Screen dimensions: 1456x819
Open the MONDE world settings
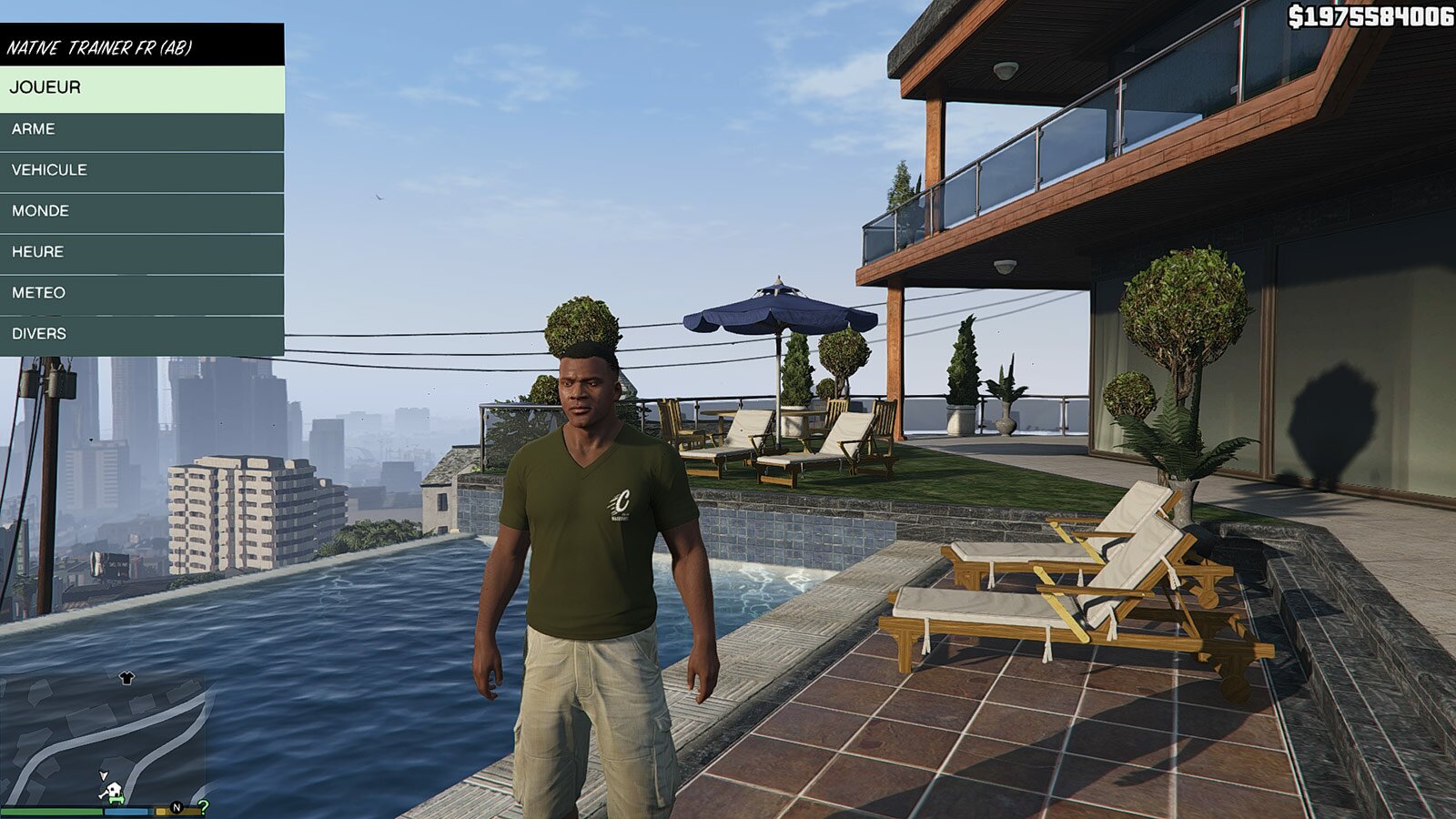click(141, 211)
